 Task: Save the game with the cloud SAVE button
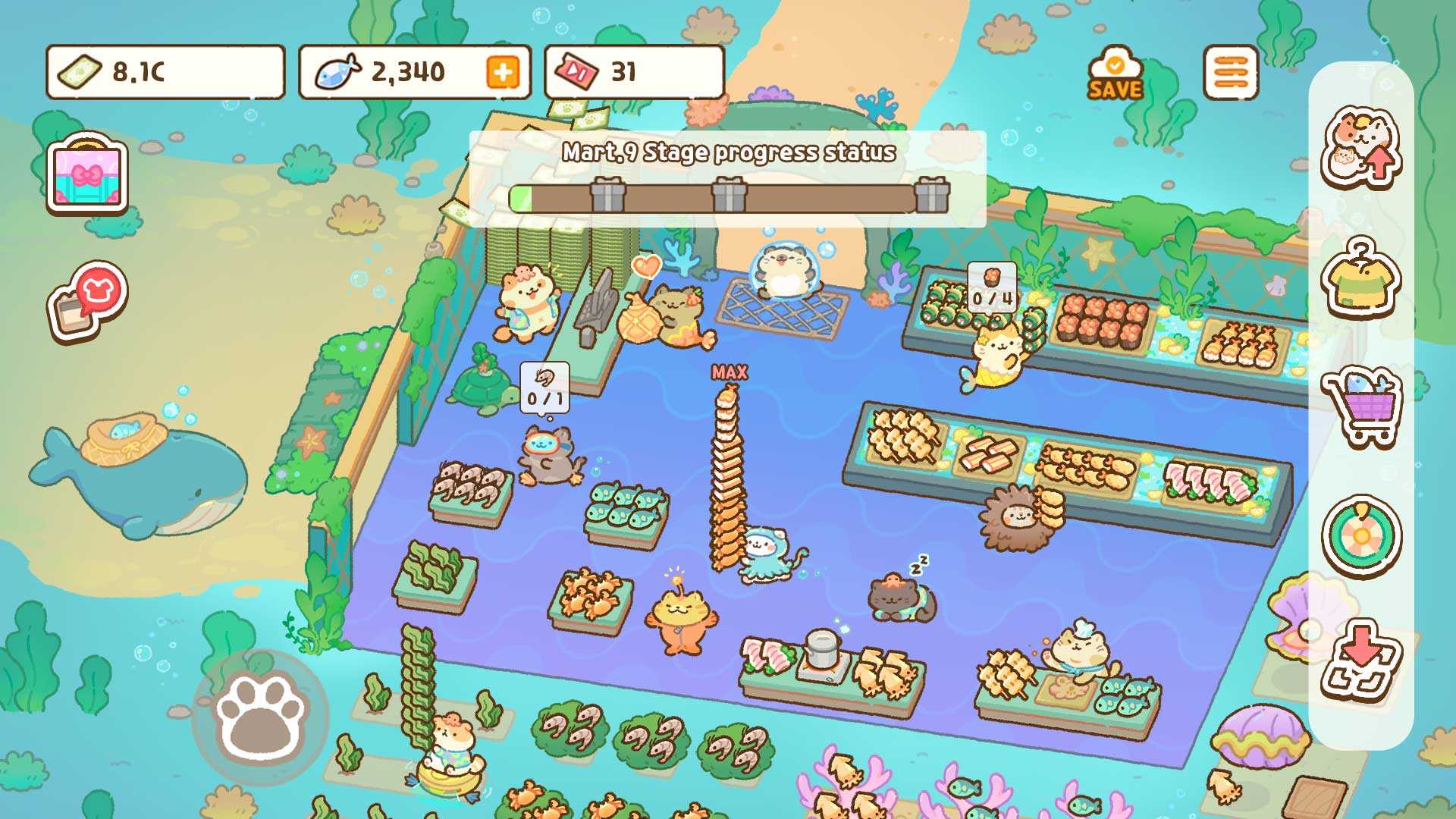(x=1114, y=75)
